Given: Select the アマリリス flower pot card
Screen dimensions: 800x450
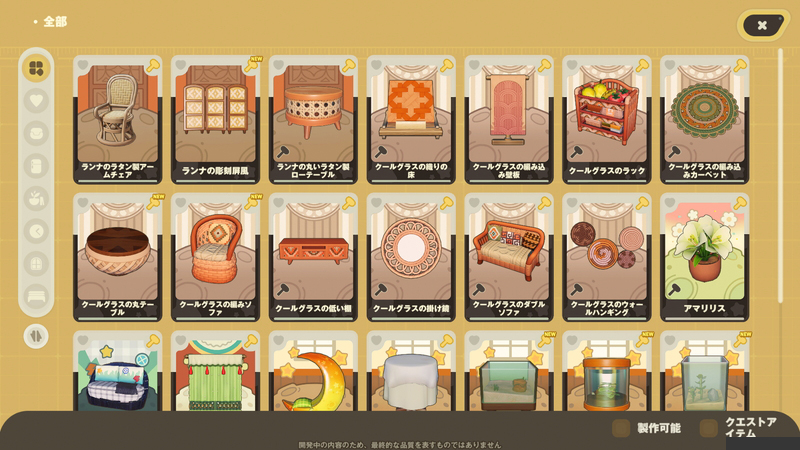Looking at the screenshot, I should click(x=705, y=256).
